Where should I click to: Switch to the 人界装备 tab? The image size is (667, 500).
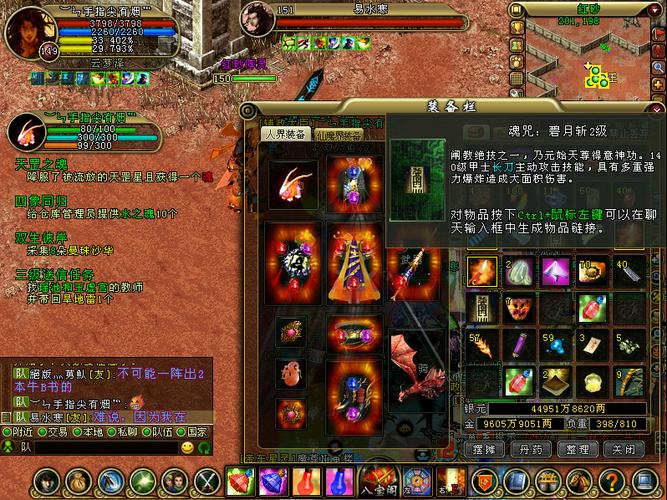pos(284,133)
